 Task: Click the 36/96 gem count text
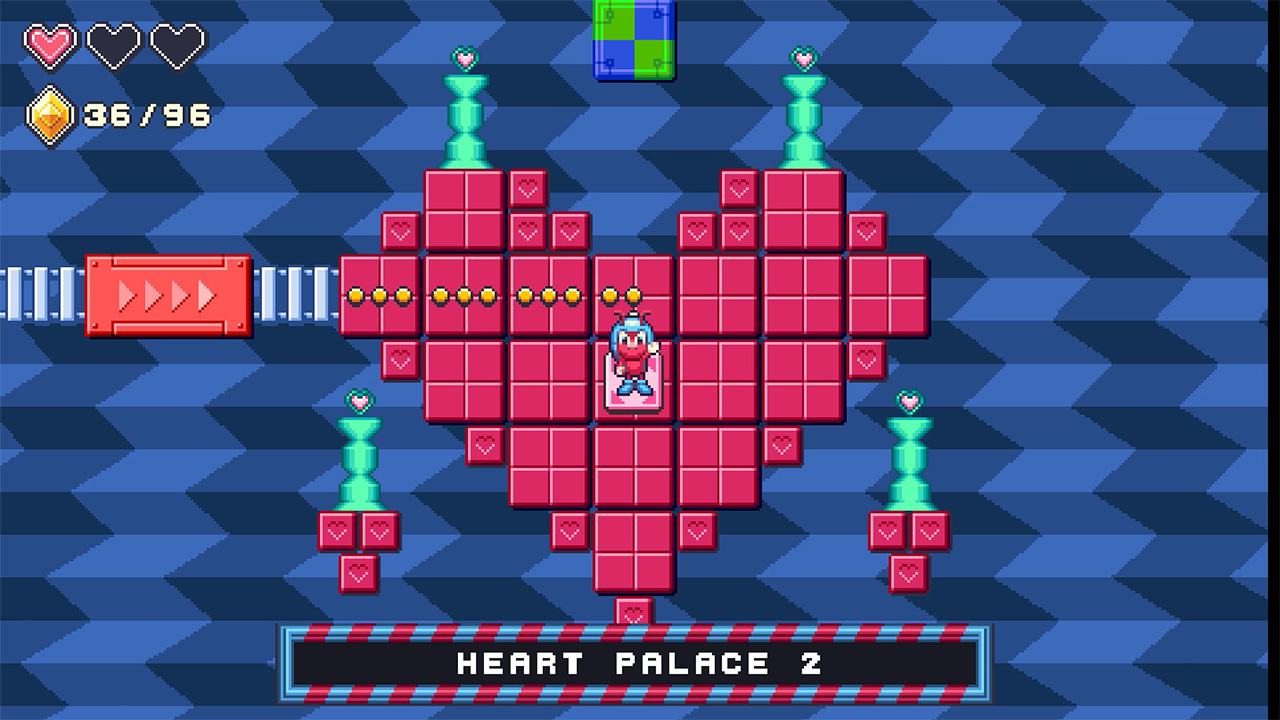click(145, 115)
